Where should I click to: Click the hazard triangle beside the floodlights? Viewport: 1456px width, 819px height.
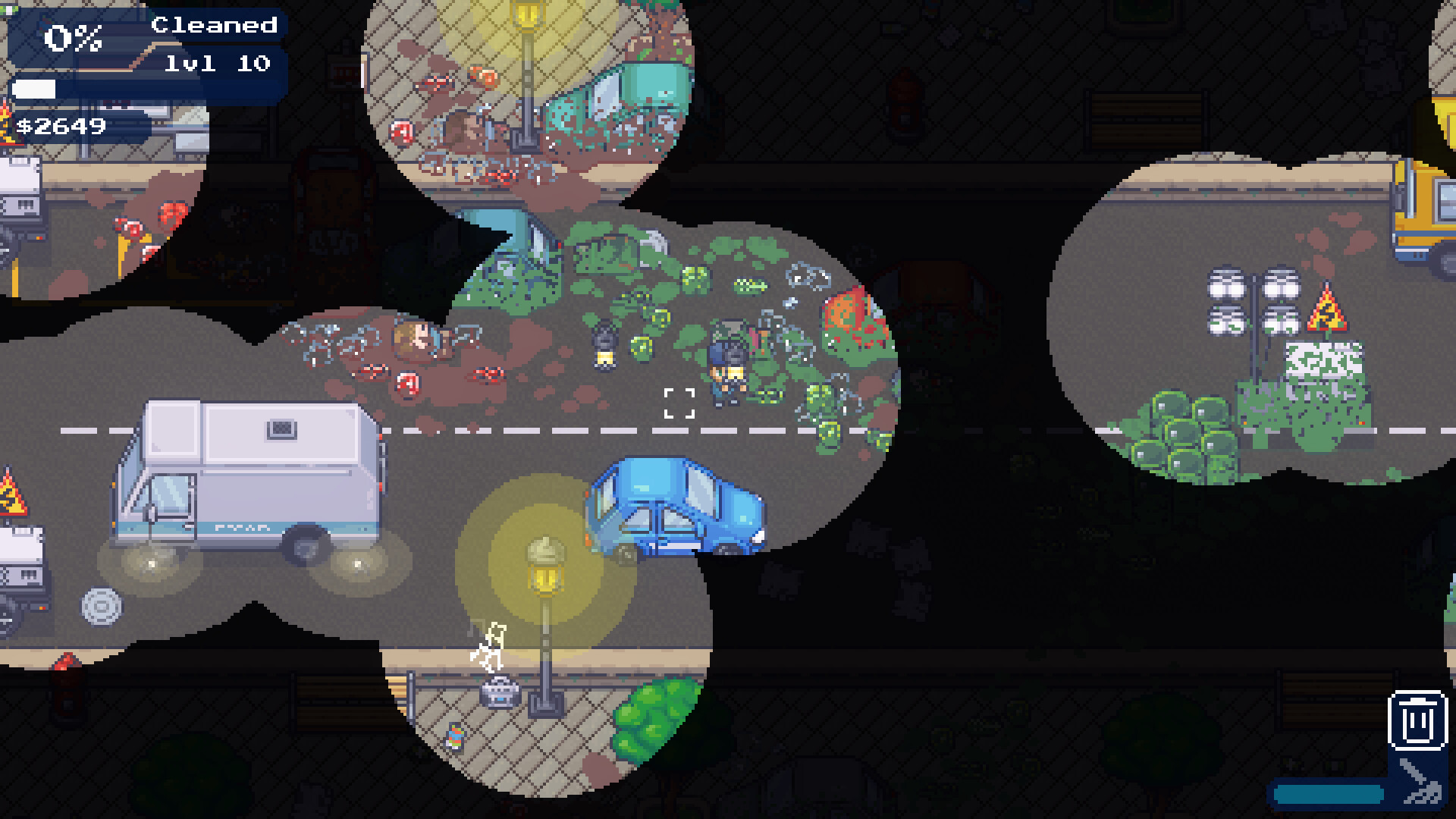tap(1329, 315)
